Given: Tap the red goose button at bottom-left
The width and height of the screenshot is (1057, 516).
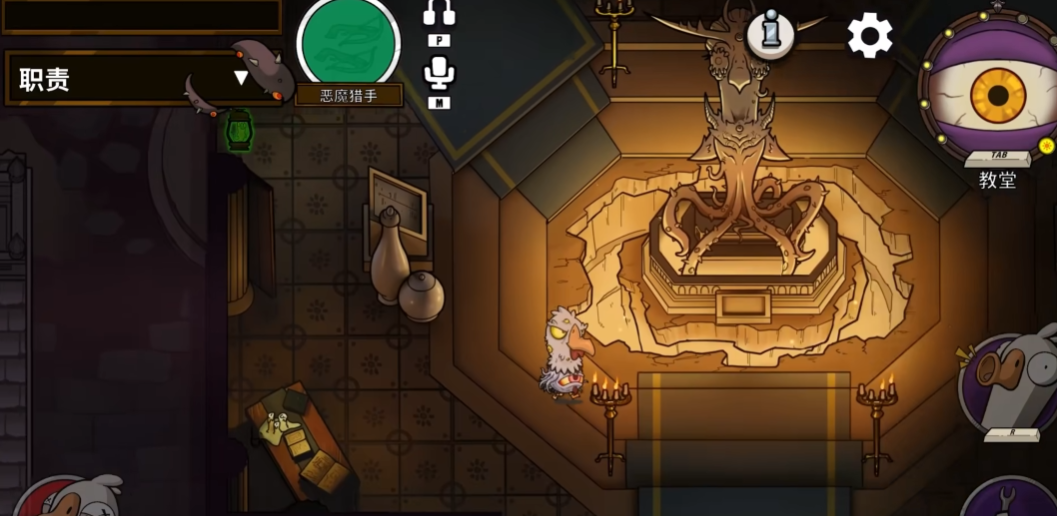Looking at the screenshot, I should point(70,498).
